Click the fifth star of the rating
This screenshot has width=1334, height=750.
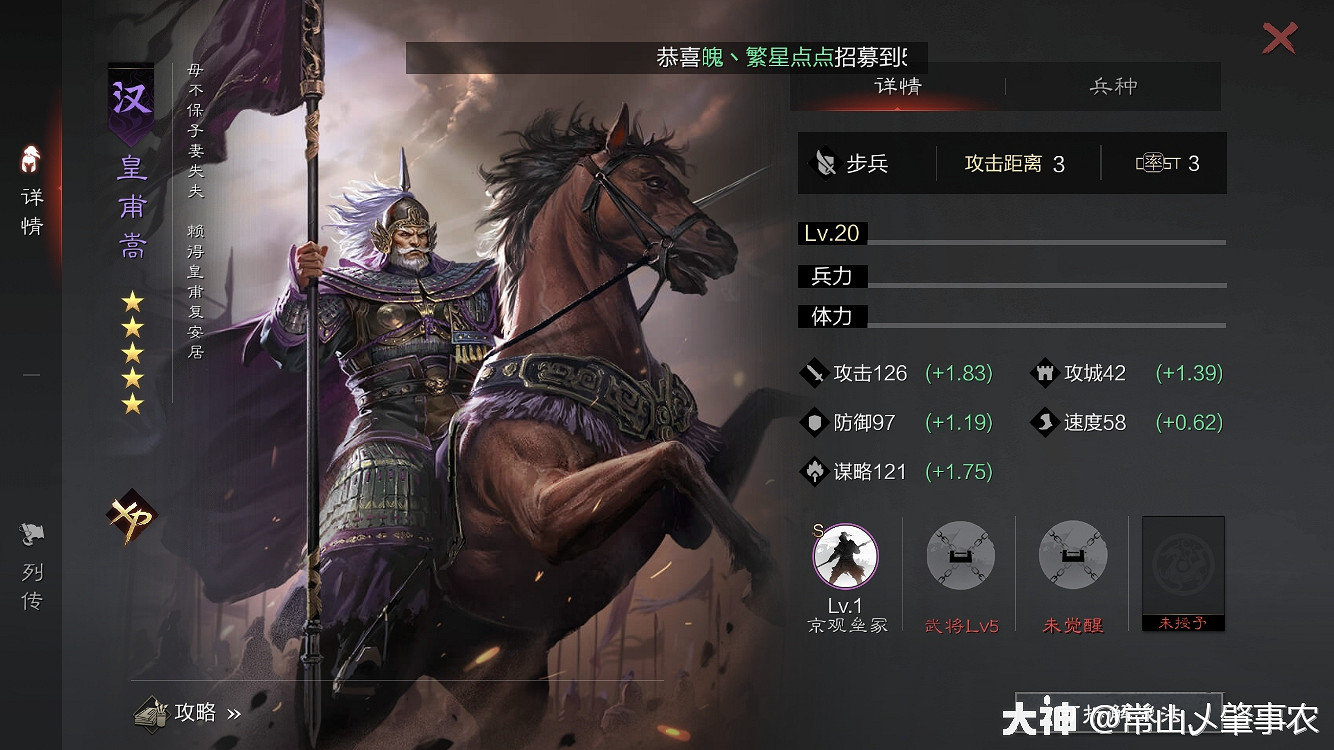click(130, 404)
